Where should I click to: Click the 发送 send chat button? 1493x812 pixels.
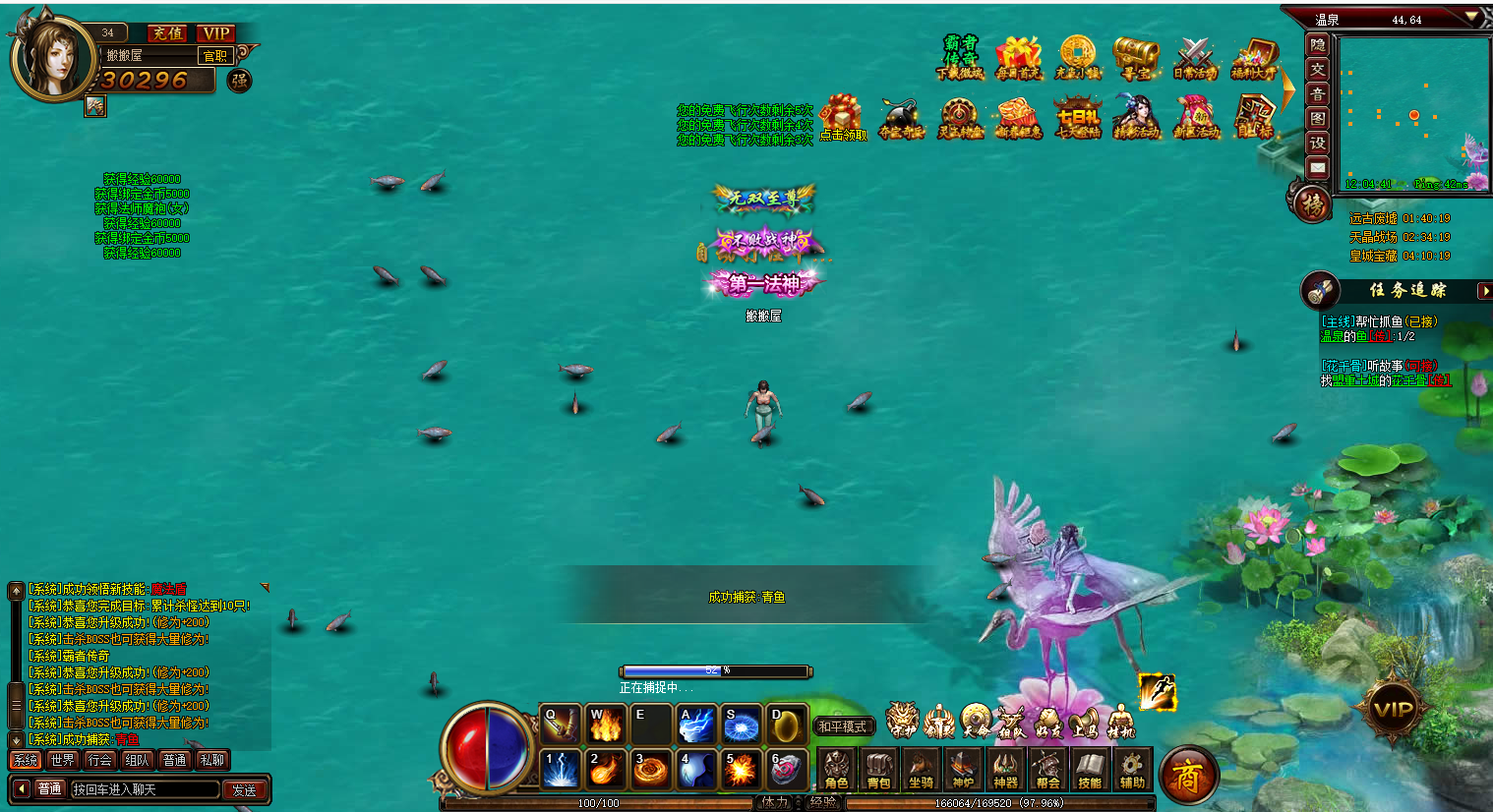(x=244, y=789)
